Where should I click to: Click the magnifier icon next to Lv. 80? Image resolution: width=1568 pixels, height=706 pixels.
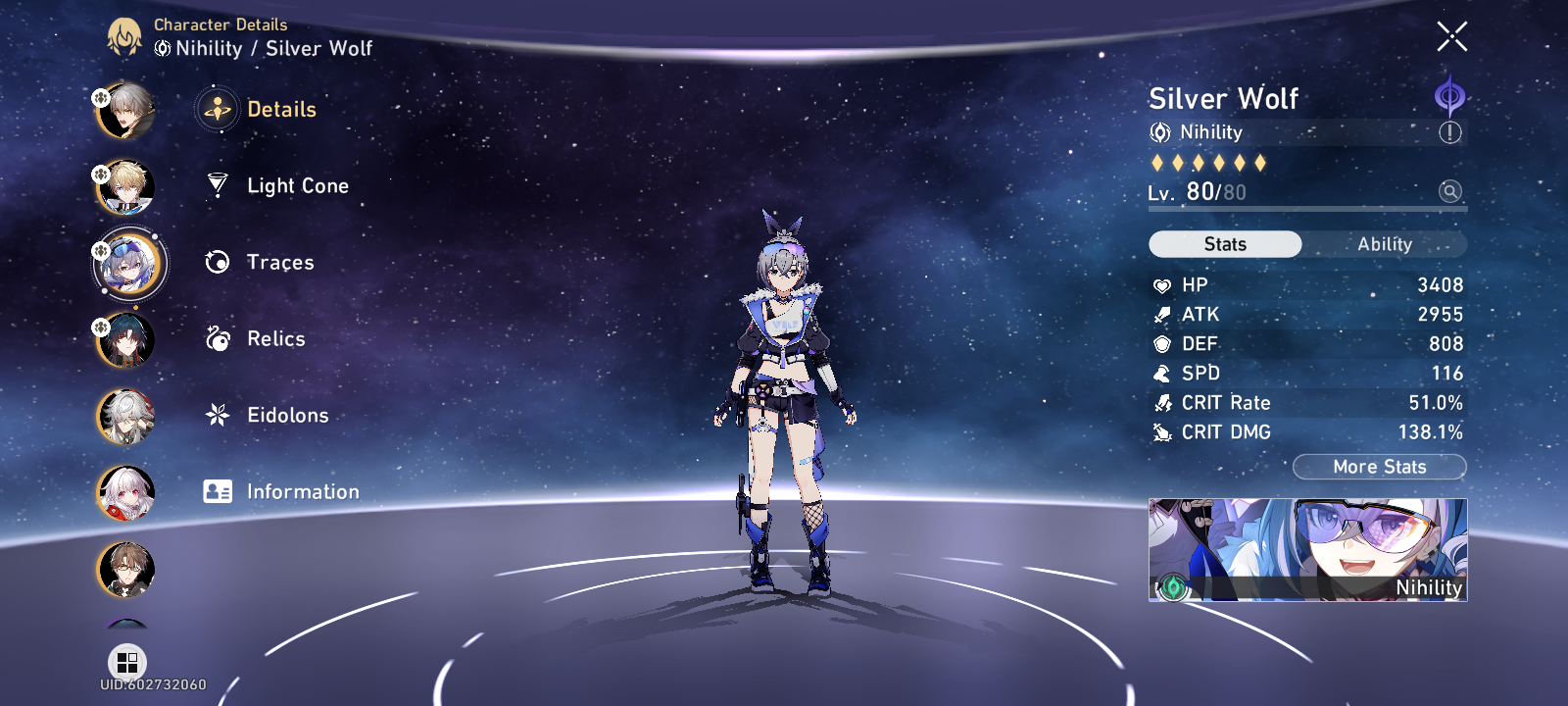point(1448,193)
